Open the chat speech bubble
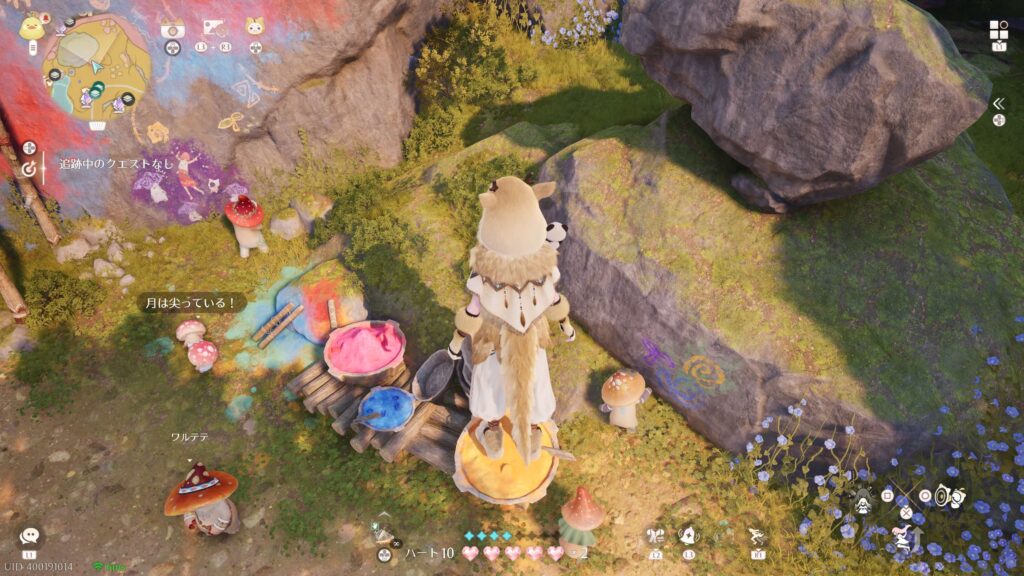The image size is (1024, 576). coord(29,536)
